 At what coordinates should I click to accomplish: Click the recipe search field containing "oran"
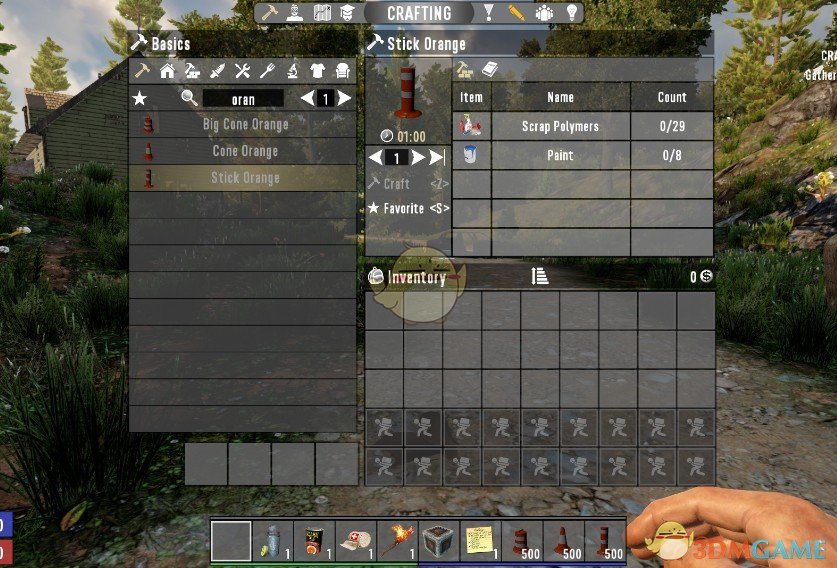click(243, 99)
